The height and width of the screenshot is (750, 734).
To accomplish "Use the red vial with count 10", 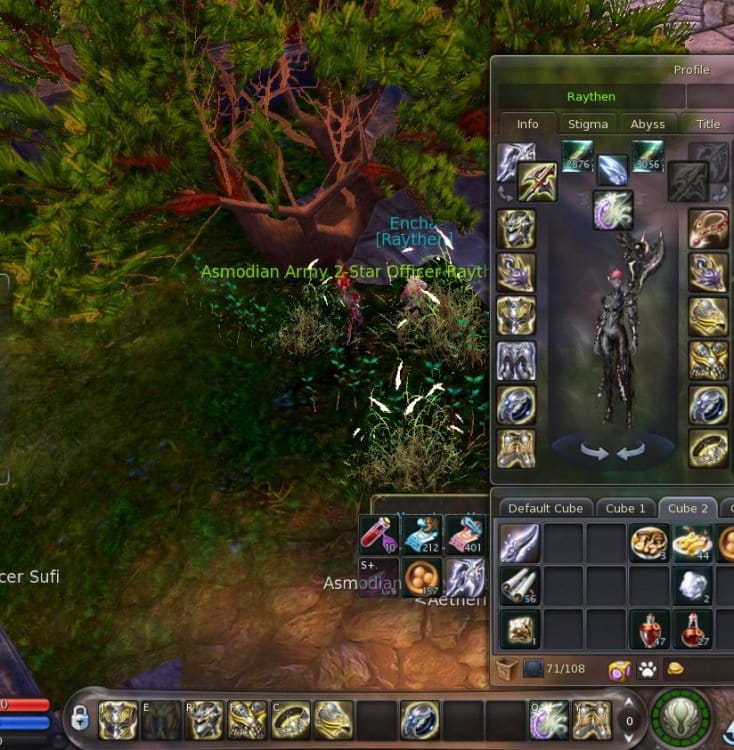I will pyautogui.click(x=379, y=535).
